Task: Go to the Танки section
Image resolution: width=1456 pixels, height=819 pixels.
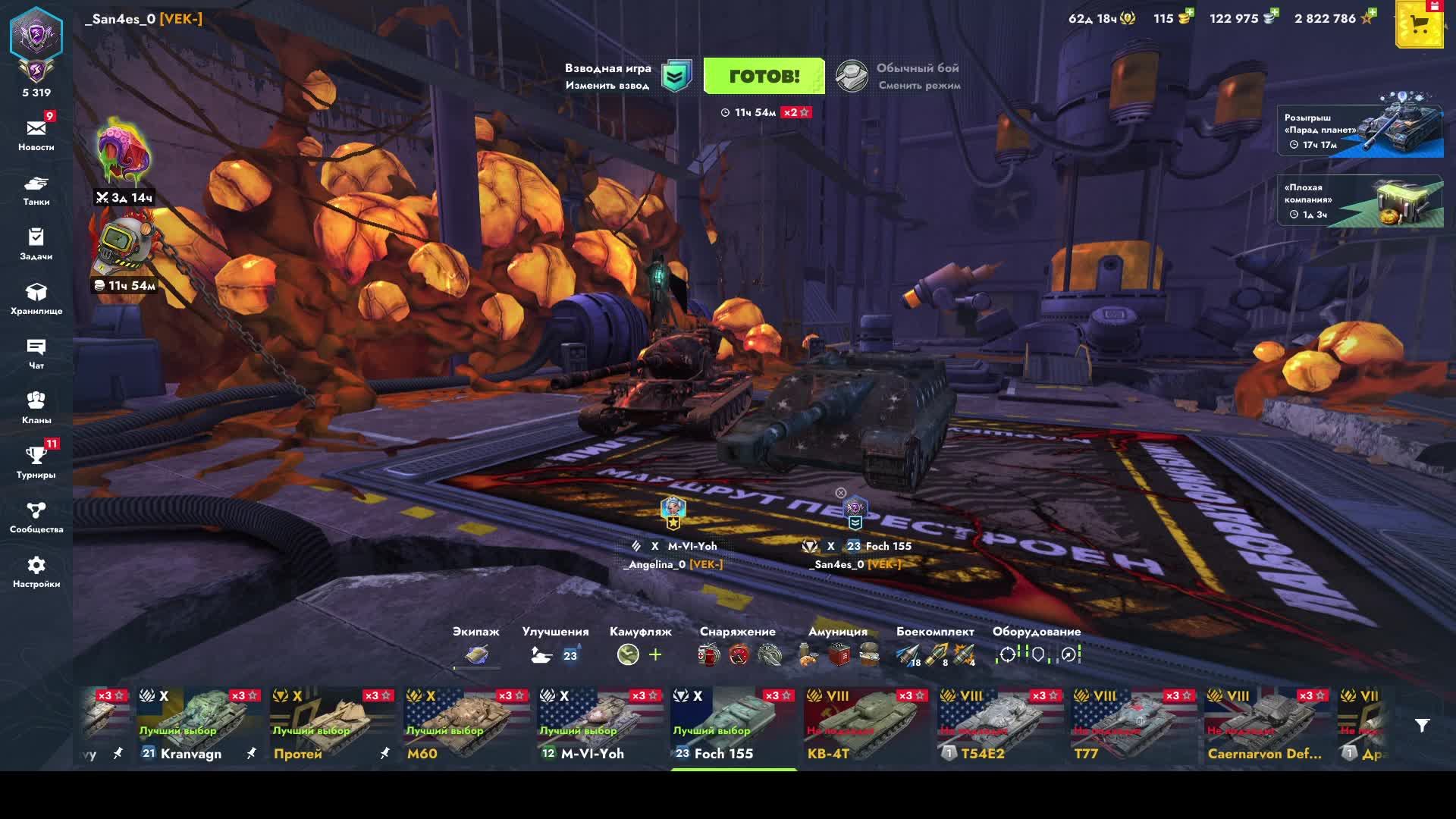Action: click(36, 190)
